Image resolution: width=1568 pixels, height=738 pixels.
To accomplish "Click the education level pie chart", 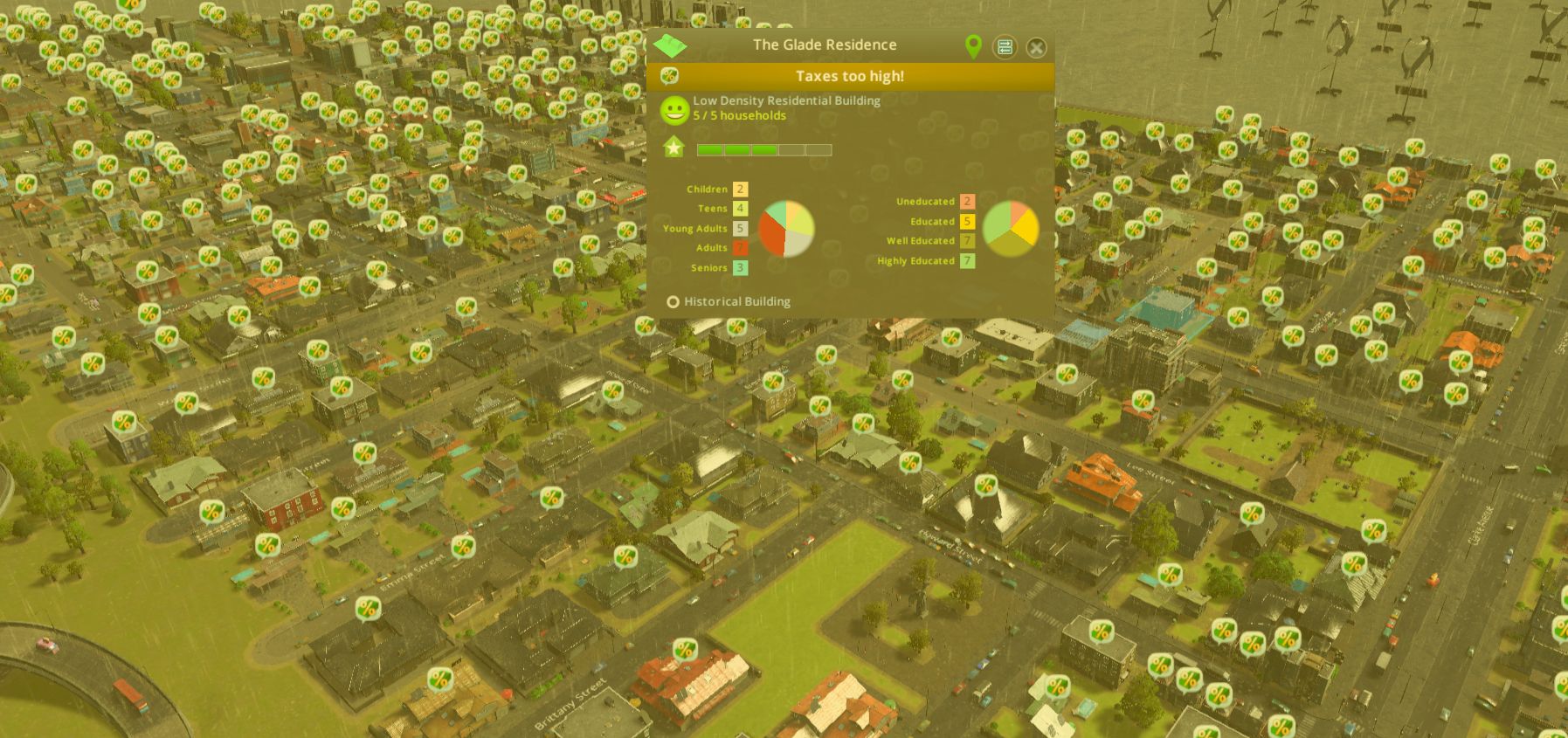I will pos(1009,227).
